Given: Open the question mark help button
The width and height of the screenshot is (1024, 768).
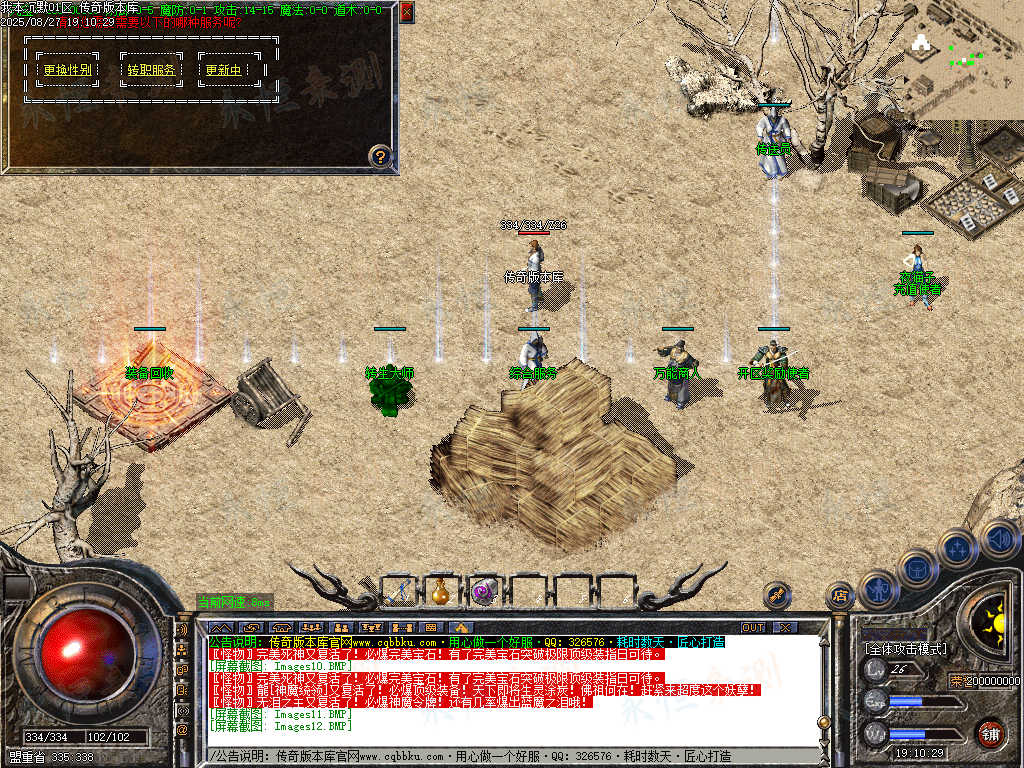Looking at the screenshot, I should 380,155.
